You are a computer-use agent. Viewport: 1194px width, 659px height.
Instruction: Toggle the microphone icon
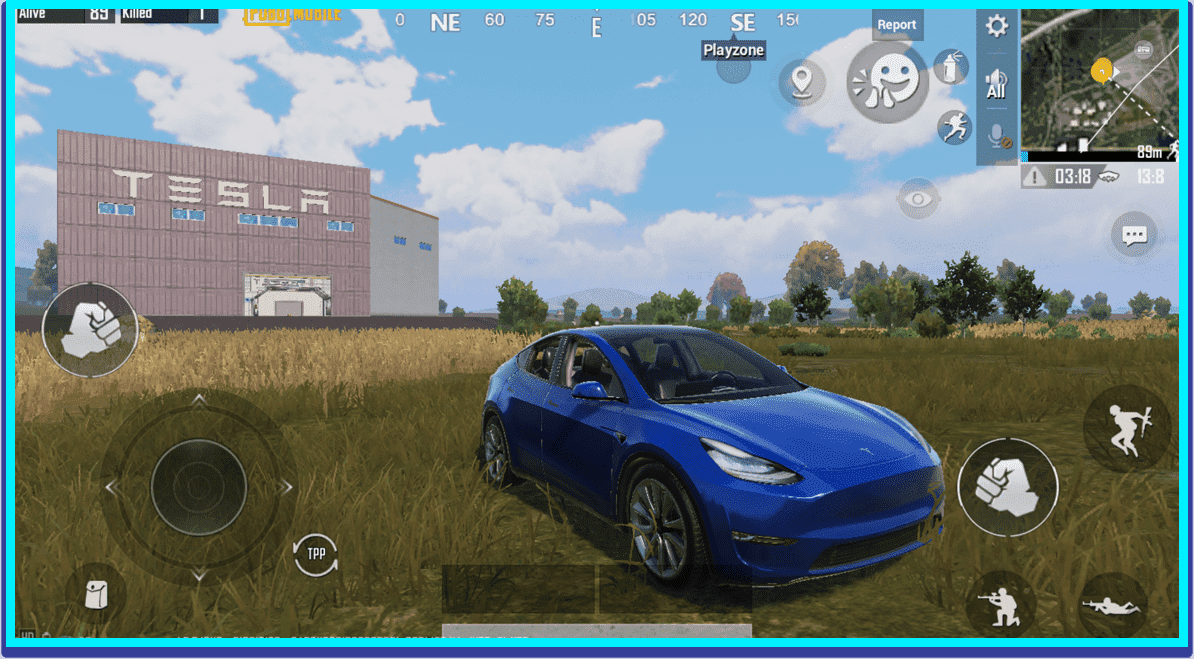(997, 137)
